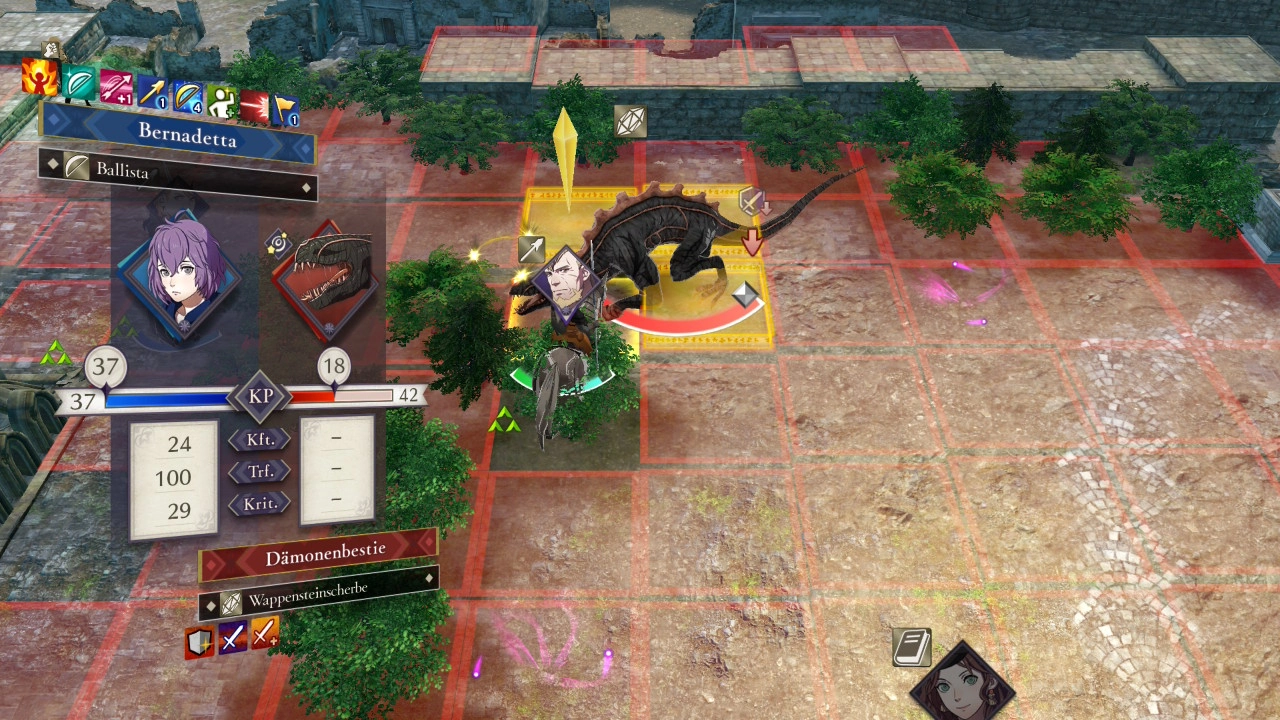This screenshot has height=720, width=1280.
Task: Click the Bernadetta name banner
Action: pyautogui.click(x=180, y=133)
